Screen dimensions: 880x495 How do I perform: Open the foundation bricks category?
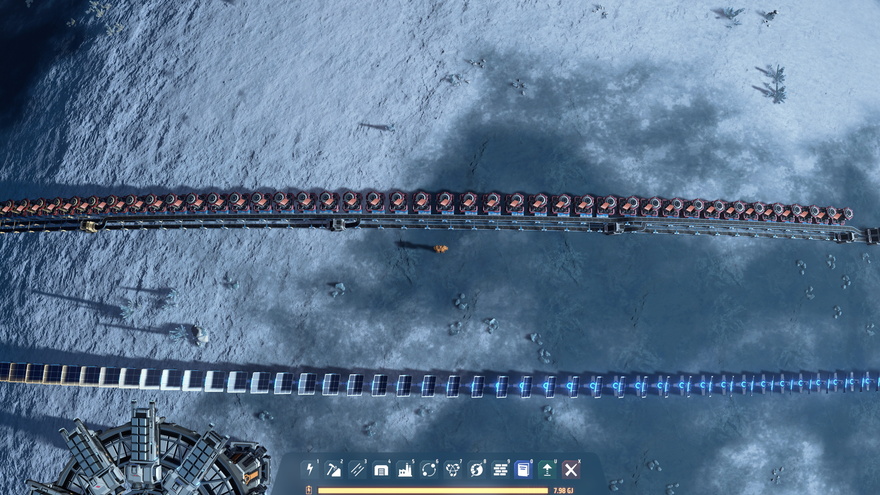(500, 469)
